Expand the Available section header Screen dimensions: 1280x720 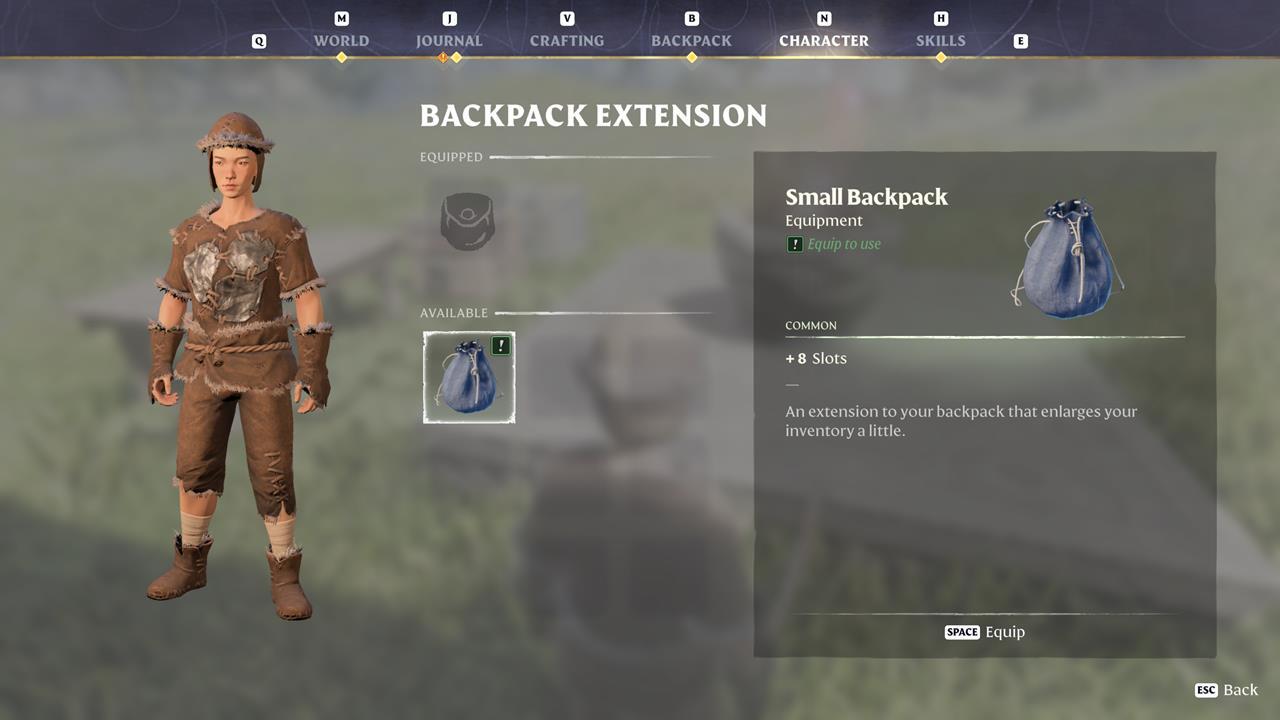pyautogui.click(x=454, y=313)
